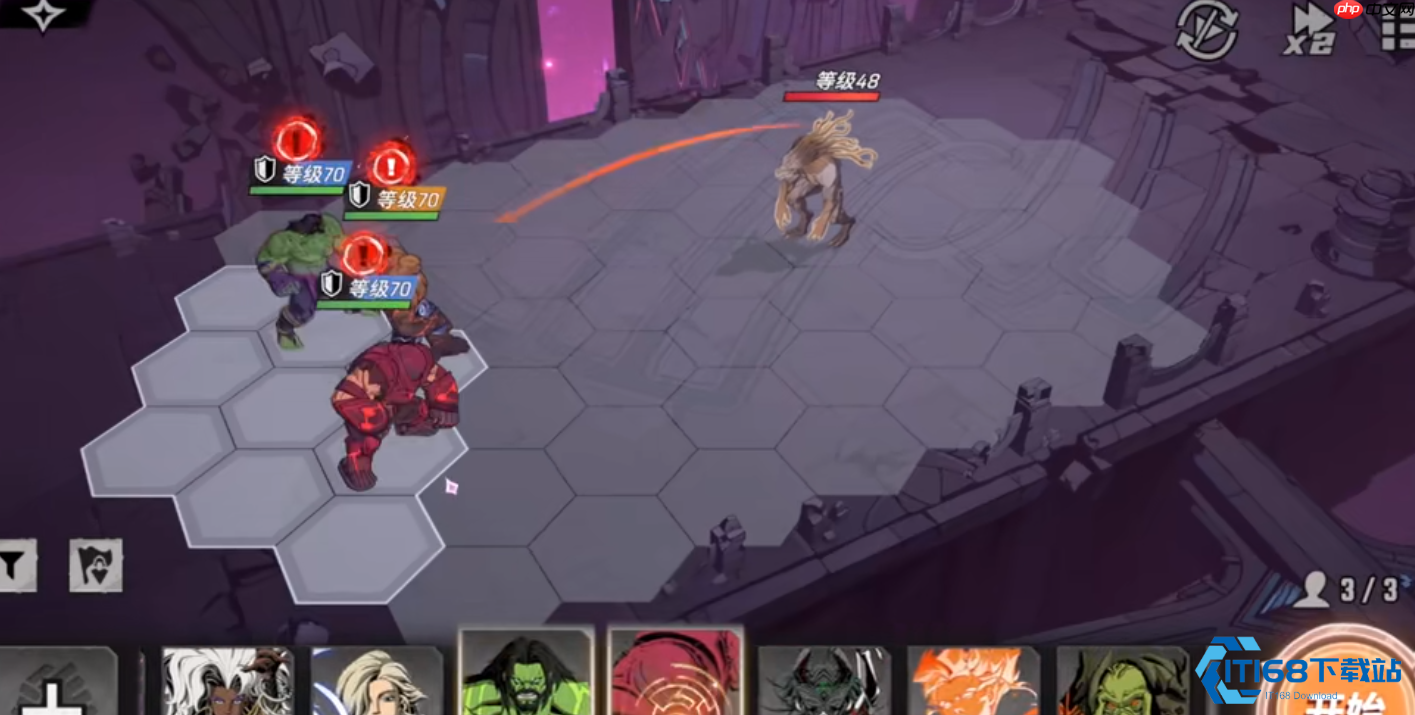Select the green-skinned hooded hero portrait
Viewport: 1415px width, 715px height.
coord(1122,680)
